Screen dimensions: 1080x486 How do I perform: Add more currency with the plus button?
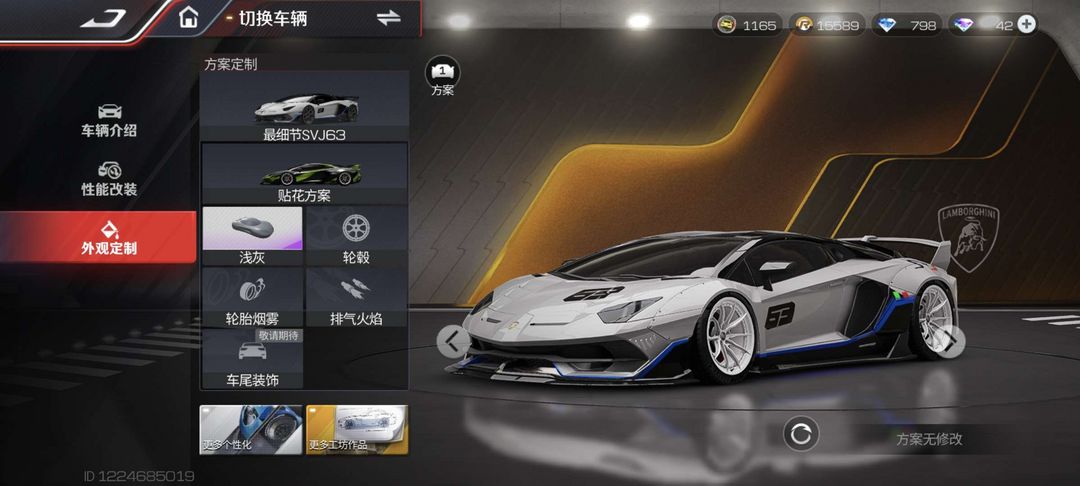pos(1026,24)
